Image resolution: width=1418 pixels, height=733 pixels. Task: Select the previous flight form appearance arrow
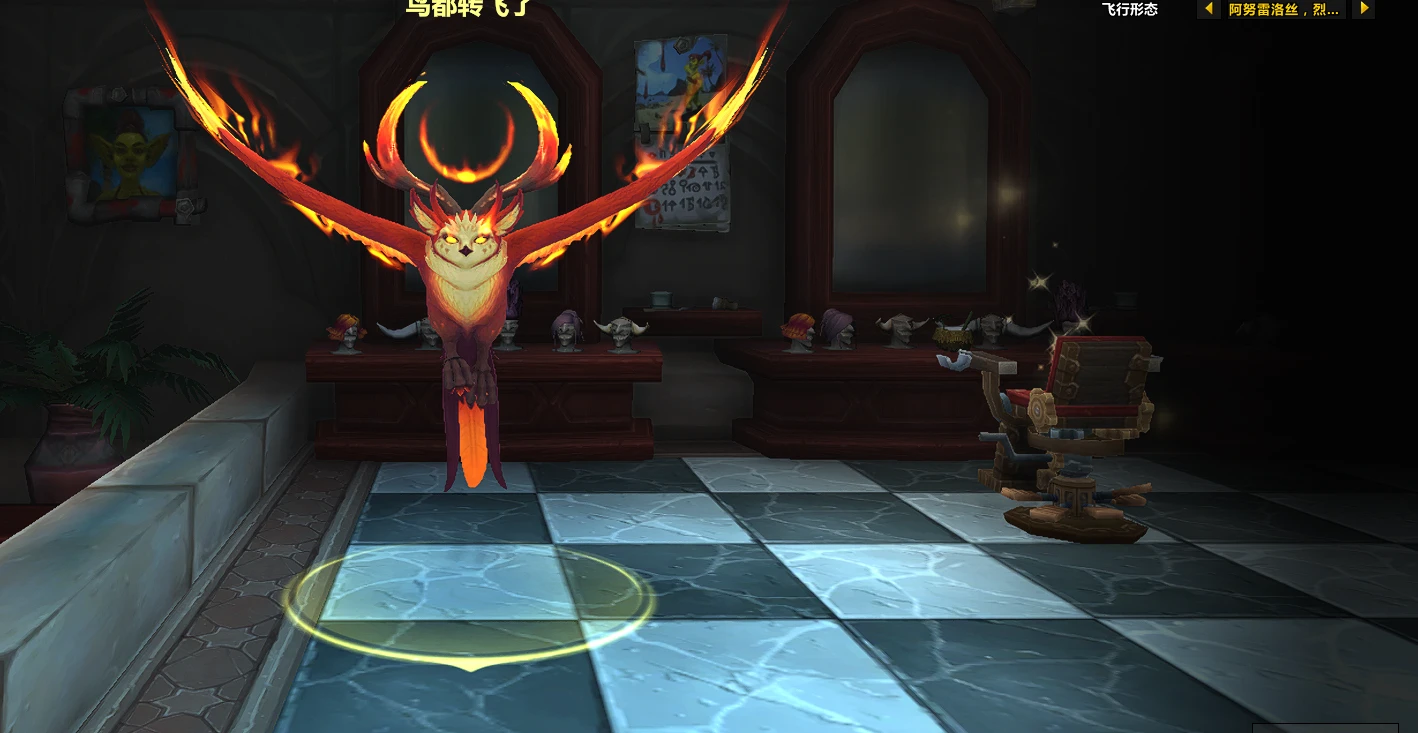pyautogui.click(x=1208, y=9)
